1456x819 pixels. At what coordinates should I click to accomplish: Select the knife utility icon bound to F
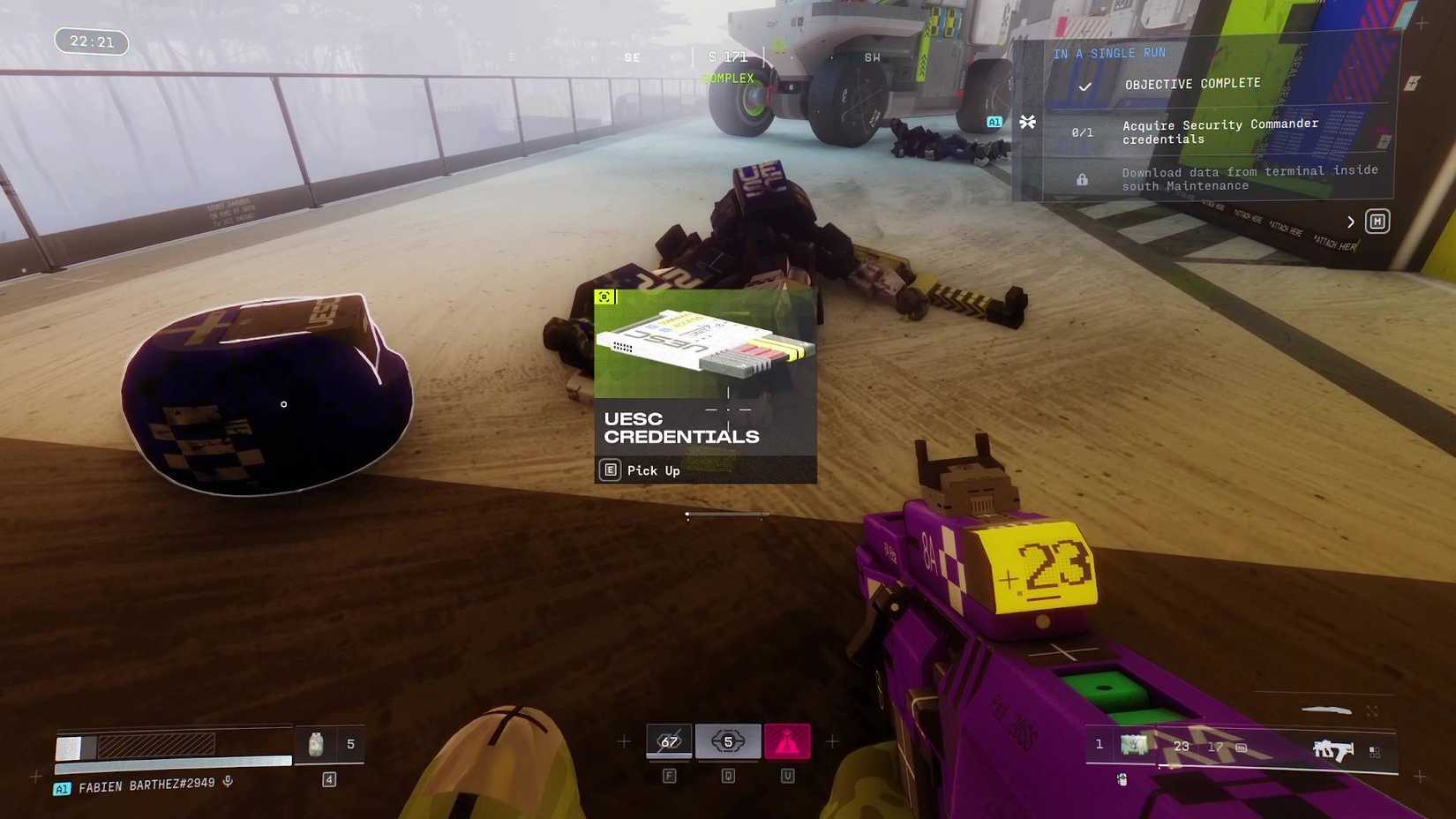click(x=669, y=741)
